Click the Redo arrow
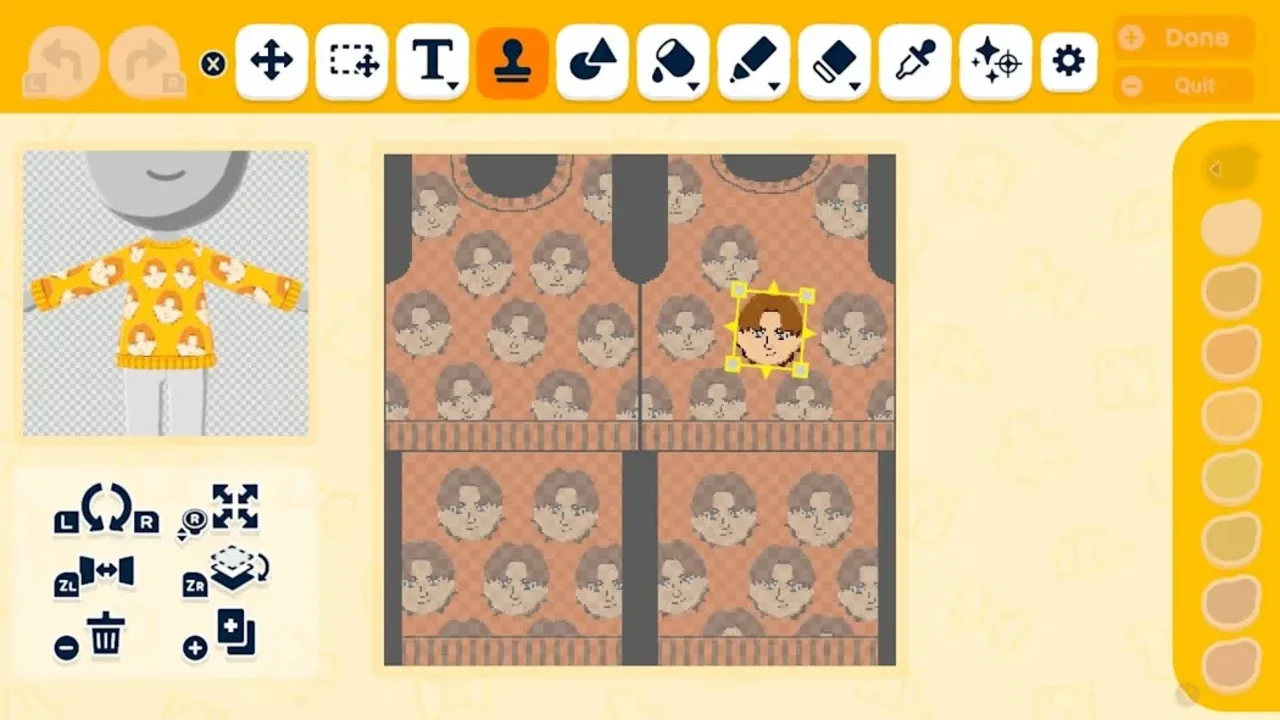Image resolution: width=1280 pixels, height=720 pixels. coord(140,60)
